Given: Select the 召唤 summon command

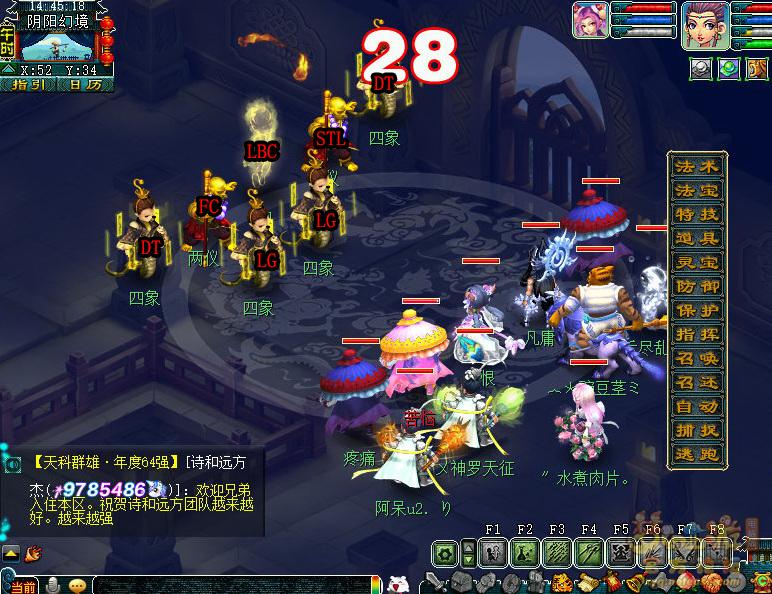Looking at the screenshot, I should tap(697, 358).
